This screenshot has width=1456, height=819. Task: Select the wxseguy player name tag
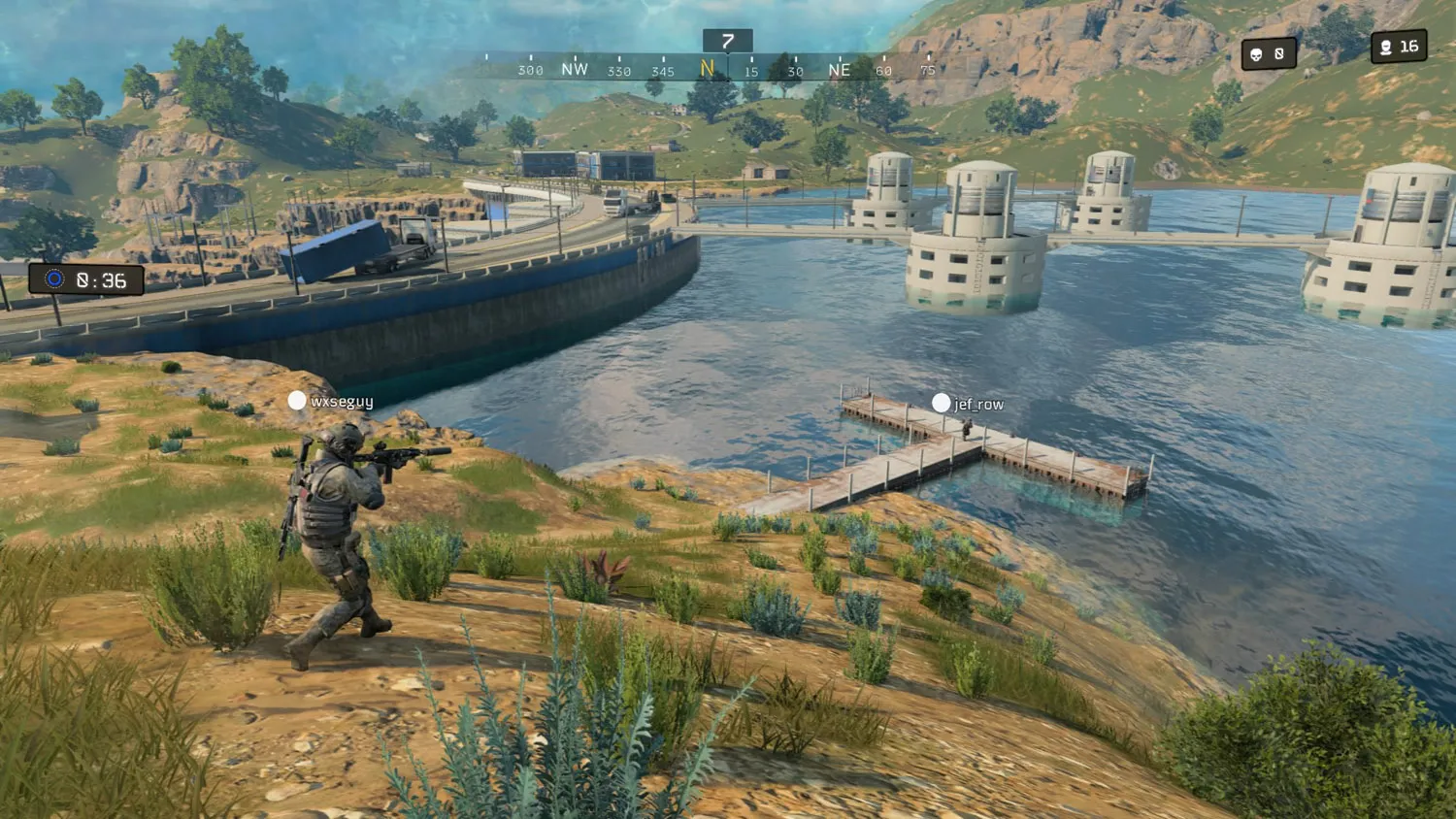332,401
